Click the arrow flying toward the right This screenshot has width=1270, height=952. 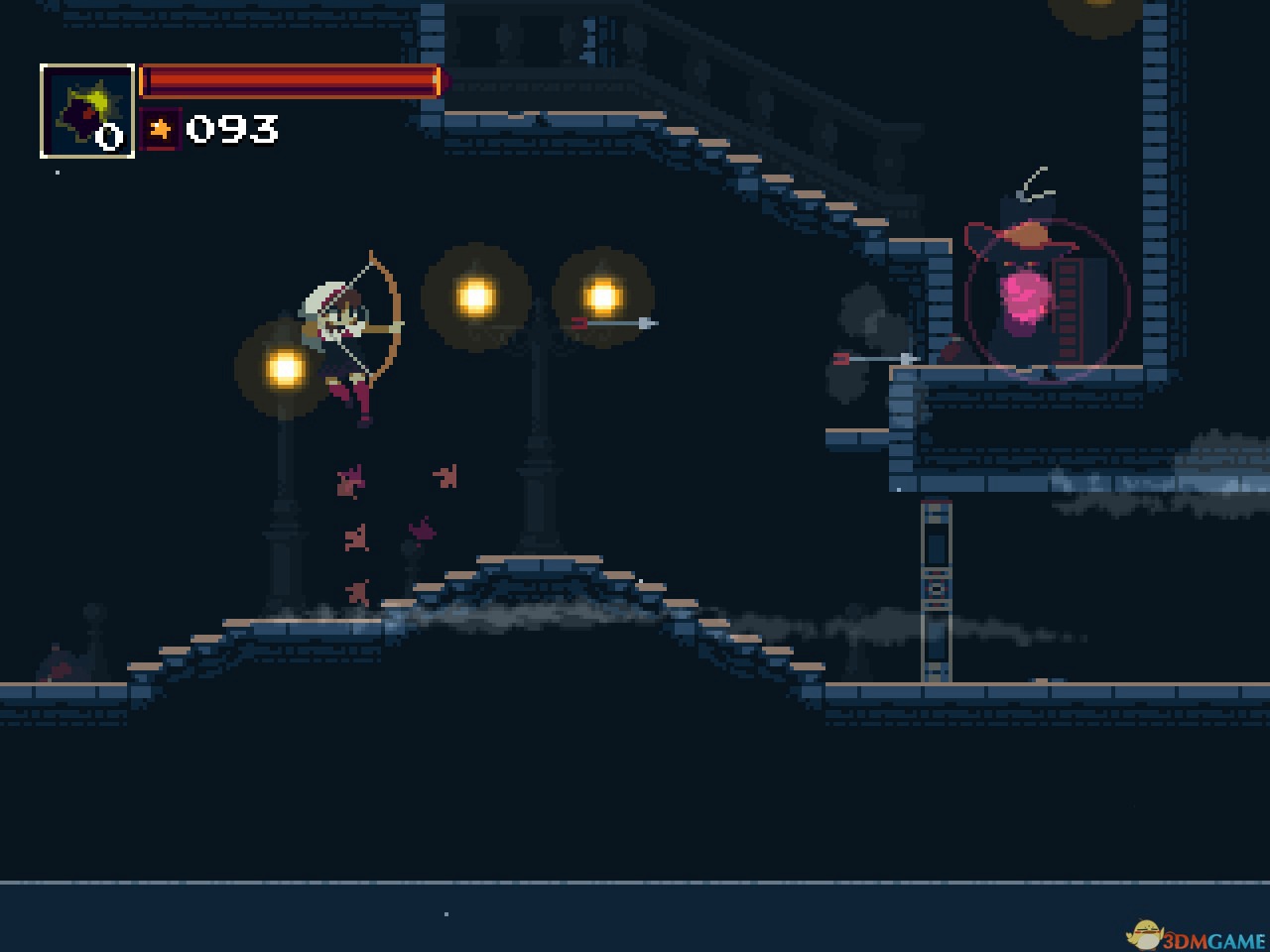pyautogui.click(x=615, y=322)
